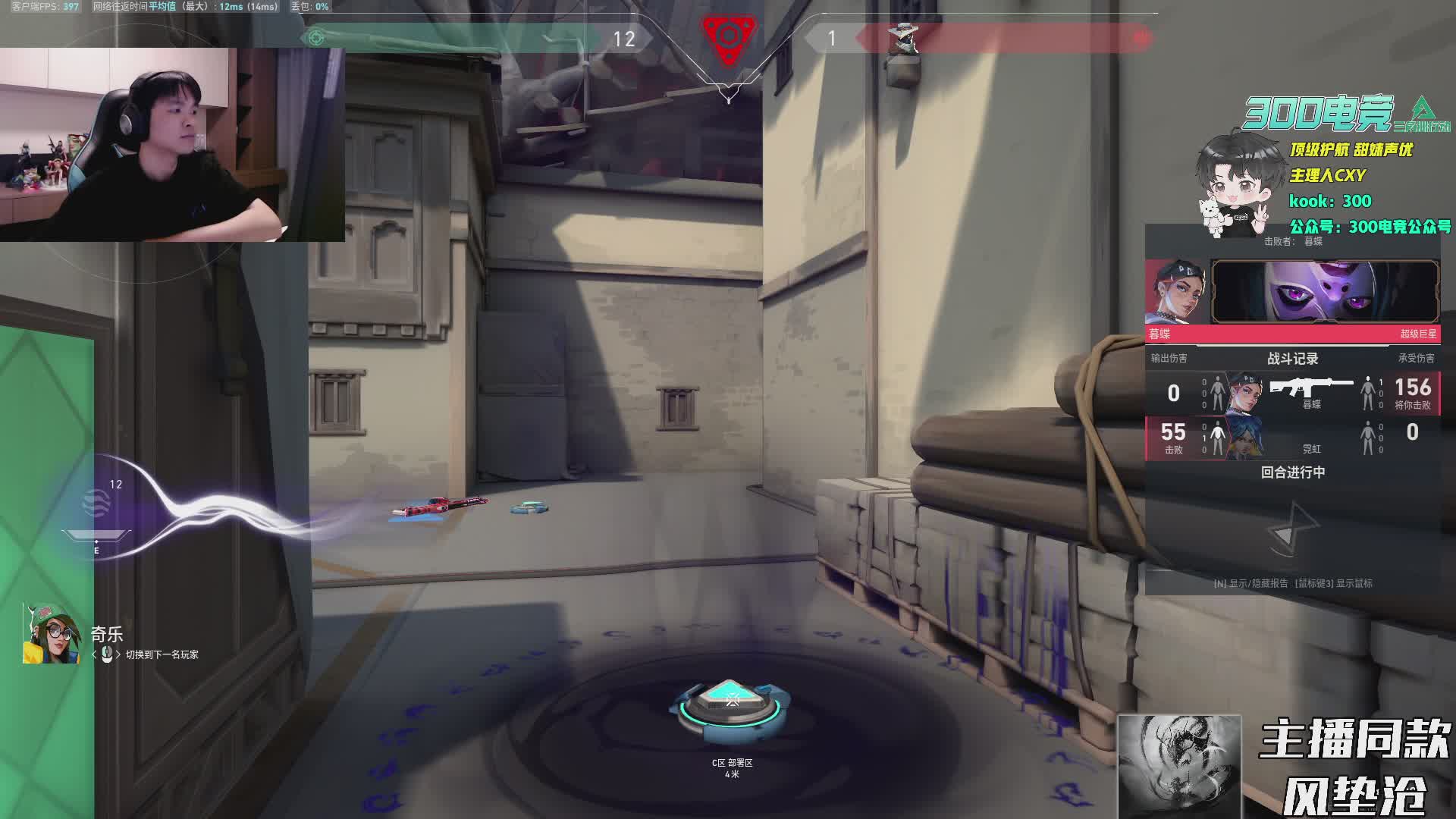This screenshot has height=819, width=1456.
Task: Click killer 暮蝶's agent portrait
Action: (x=1176, y=293)
